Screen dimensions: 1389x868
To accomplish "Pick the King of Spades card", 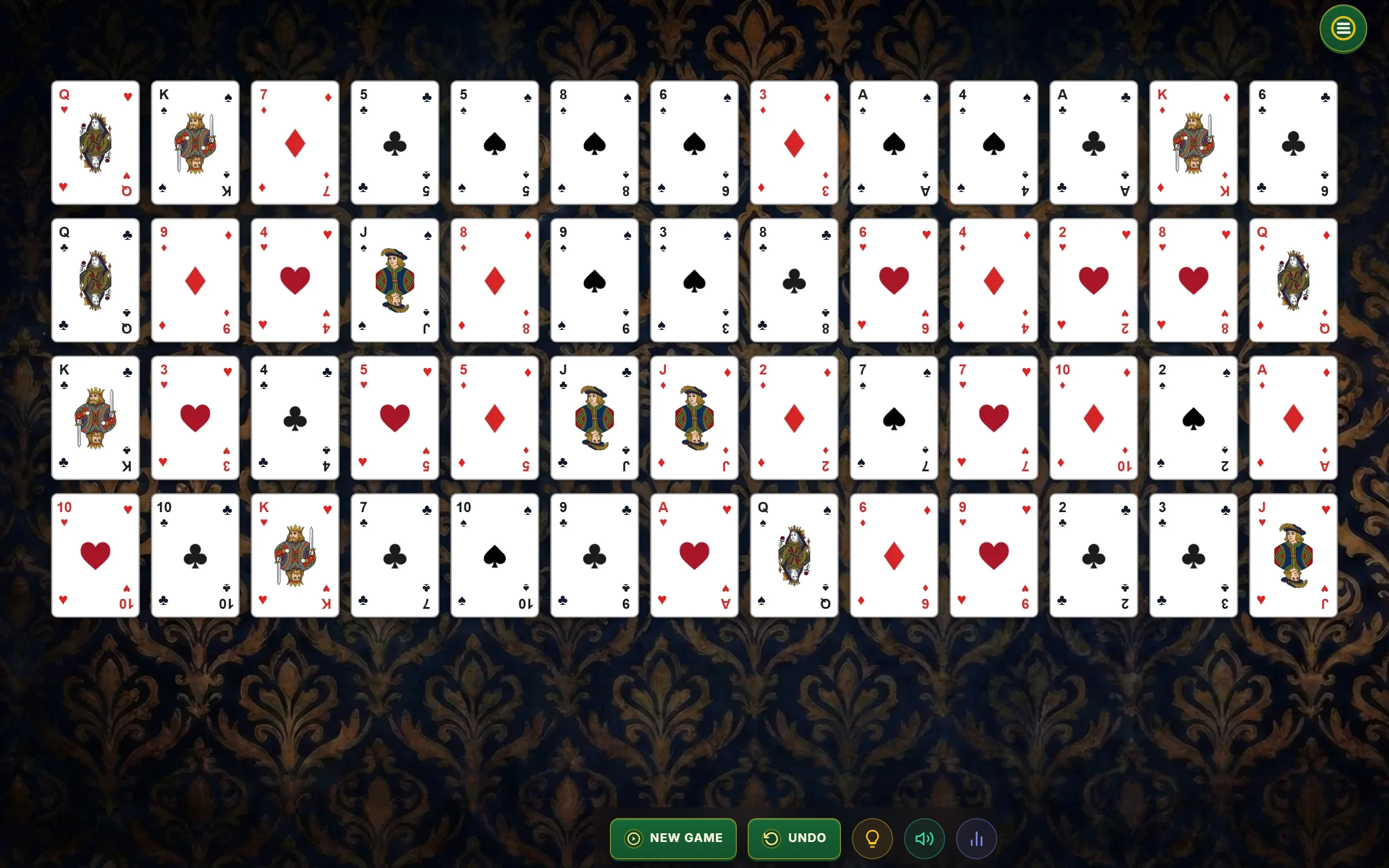I will coord(195,142).
